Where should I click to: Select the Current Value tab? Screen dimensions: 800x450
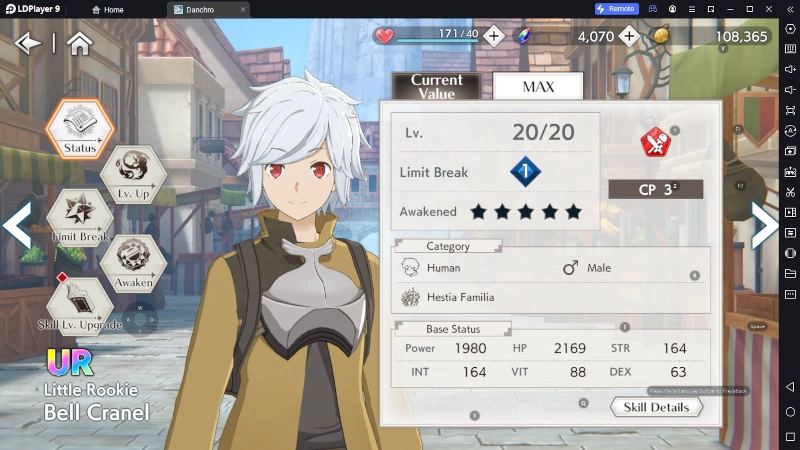pos(437,86)
